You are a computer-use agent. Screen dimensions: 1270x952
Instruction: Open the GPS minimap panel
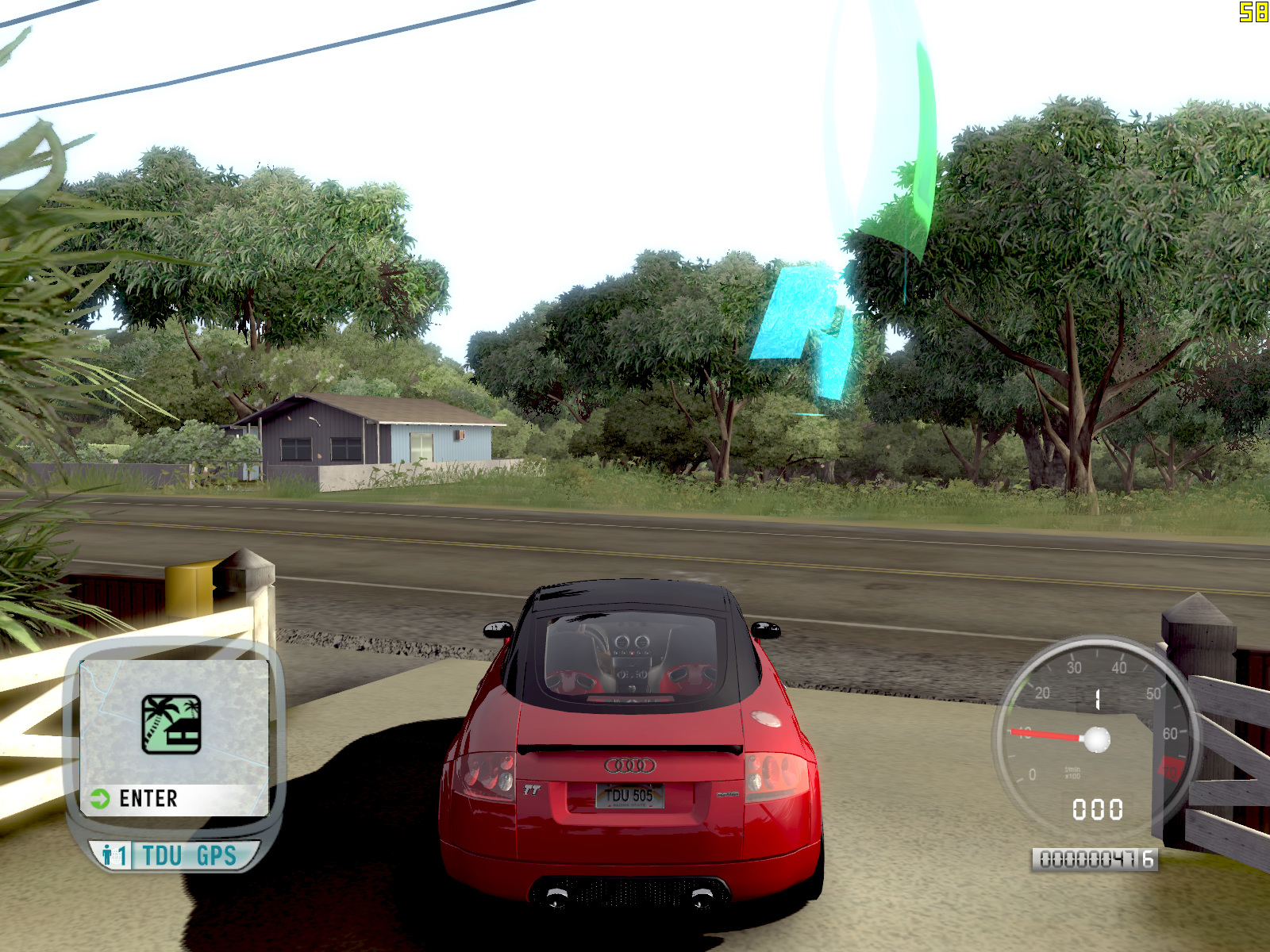point(174,738)
